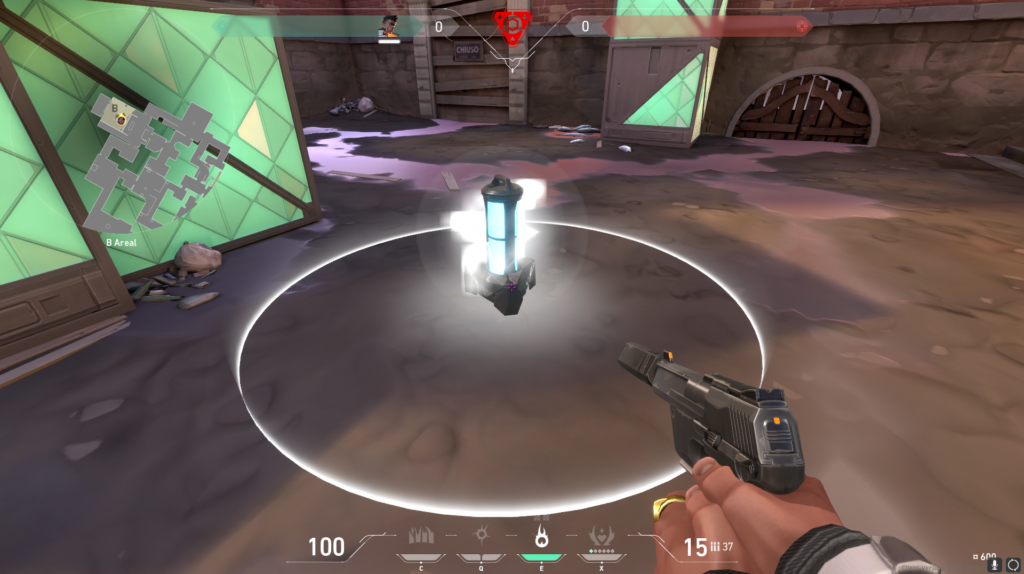Use the starburst flash ability icon
The width and height of the screenshot is (1024, 574).
click(x=481, y=535)
